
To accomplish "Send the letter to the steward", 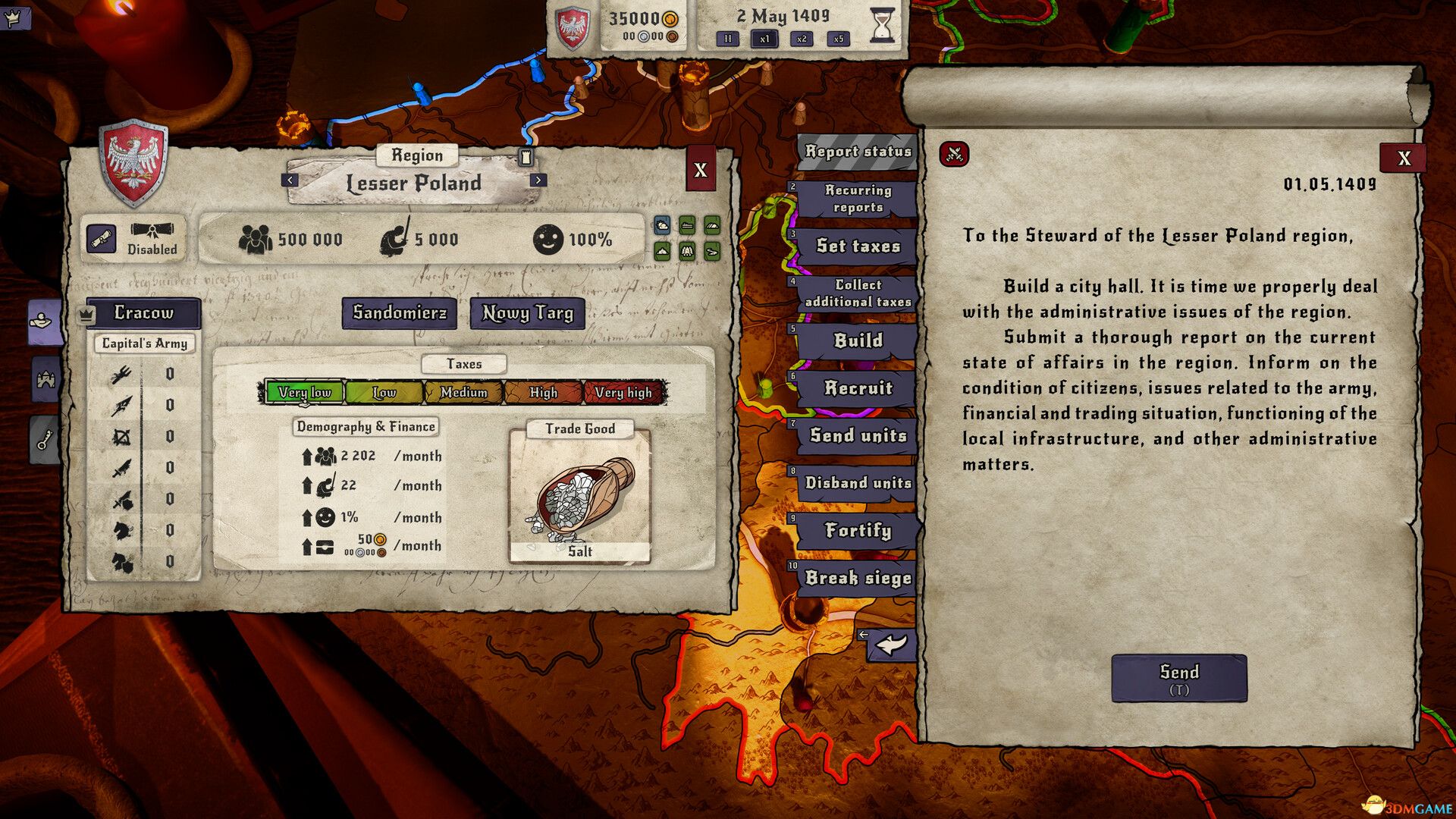I will (x=1178, y=678).
